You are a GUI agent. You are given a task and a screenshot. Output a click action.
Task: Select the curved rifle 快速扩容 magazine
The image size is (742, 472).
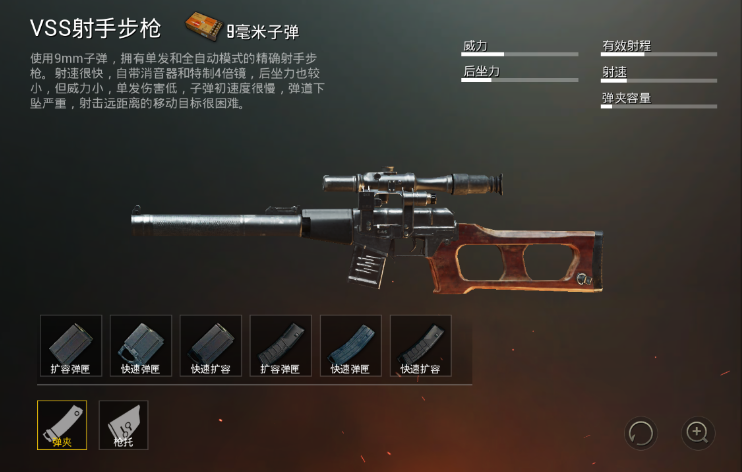point(421,346)
